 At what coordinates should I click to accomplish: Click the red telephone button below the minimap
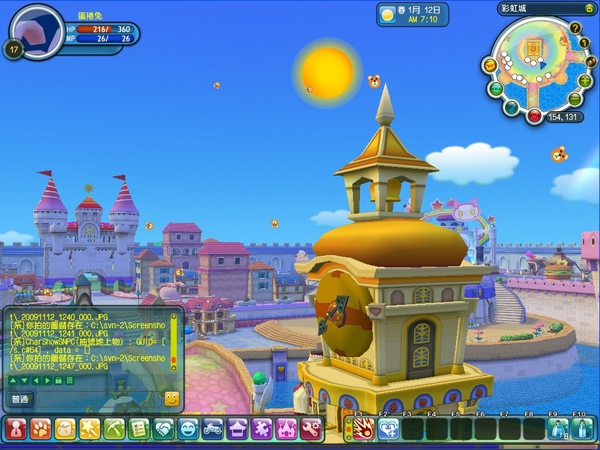click(535, 117)
